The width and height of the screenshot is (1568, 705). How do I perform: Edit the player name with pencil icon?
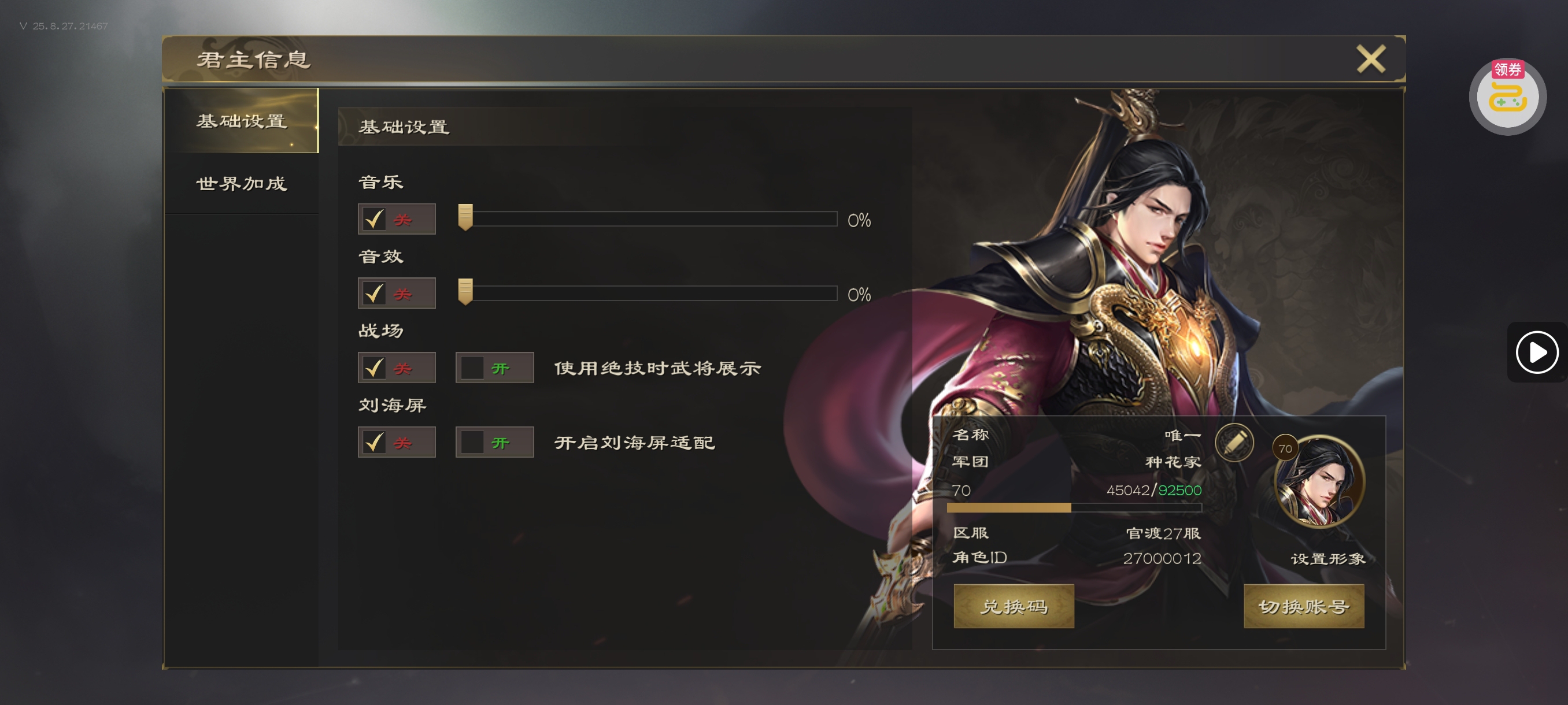tap(1234, 441)
